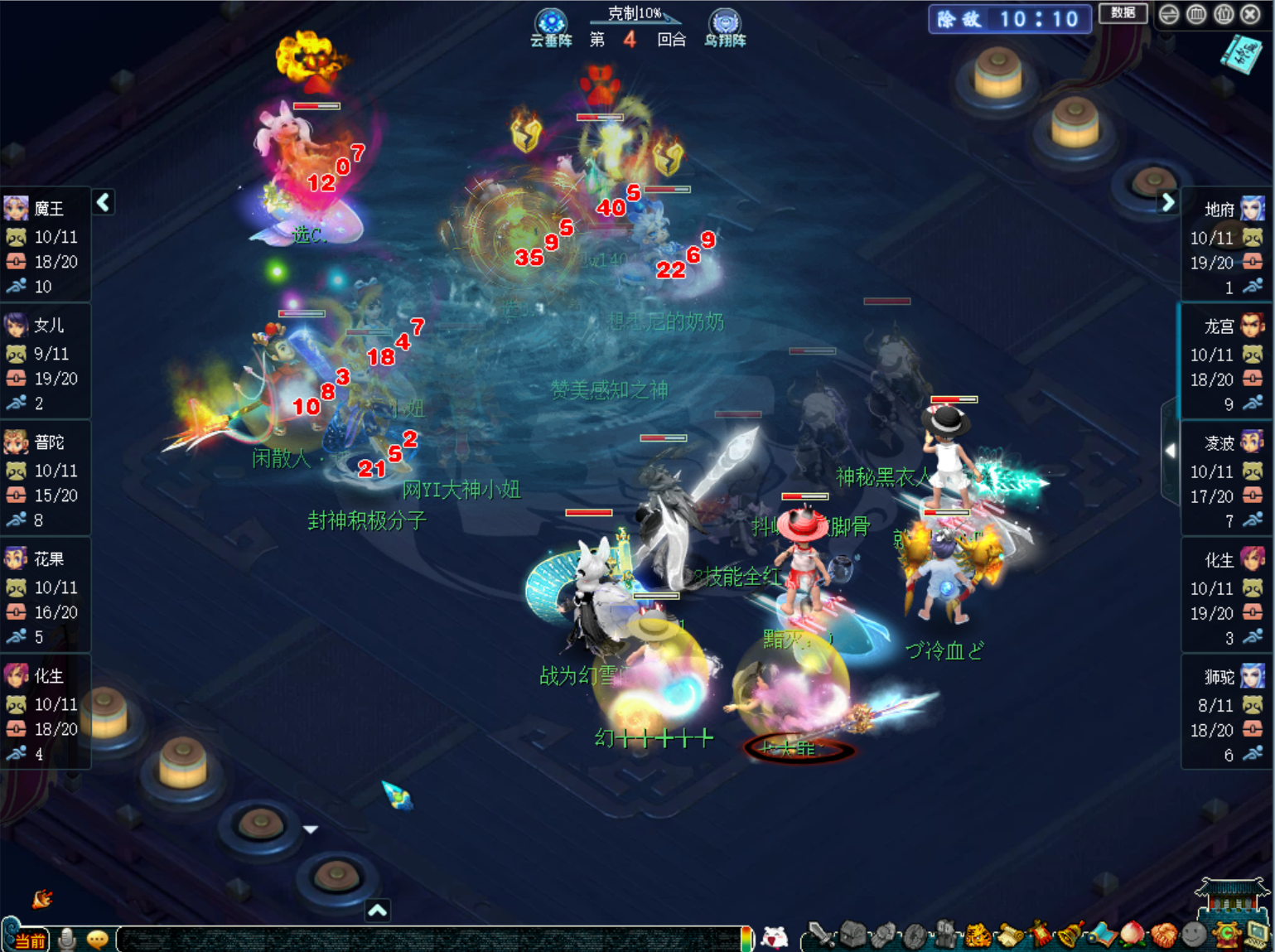Viewport: 1275px width, 952px height.
Task: Open the 数据 battle data panel
Action: 1123,13
